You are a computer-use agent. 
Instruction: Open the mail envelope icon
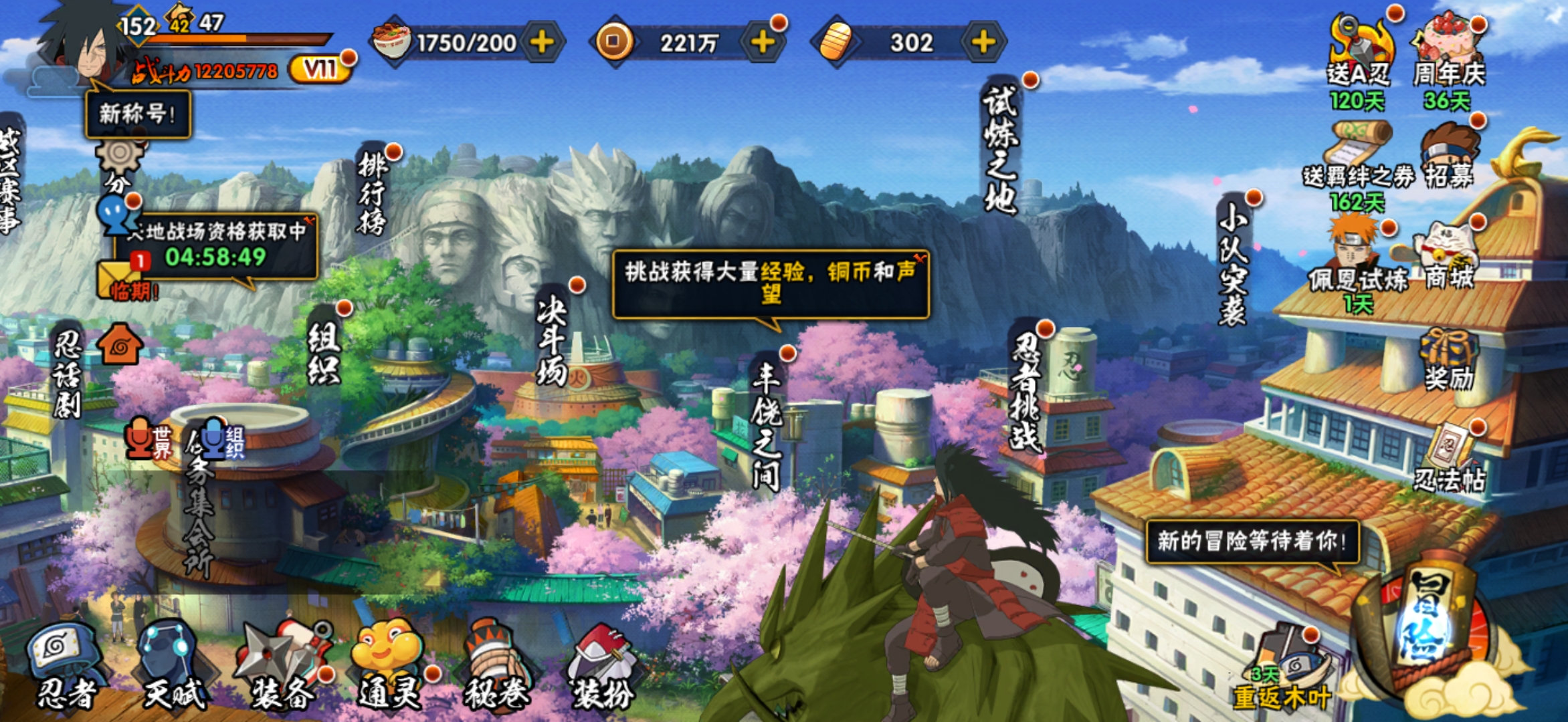pyautogui.click(x=119, y=277)
